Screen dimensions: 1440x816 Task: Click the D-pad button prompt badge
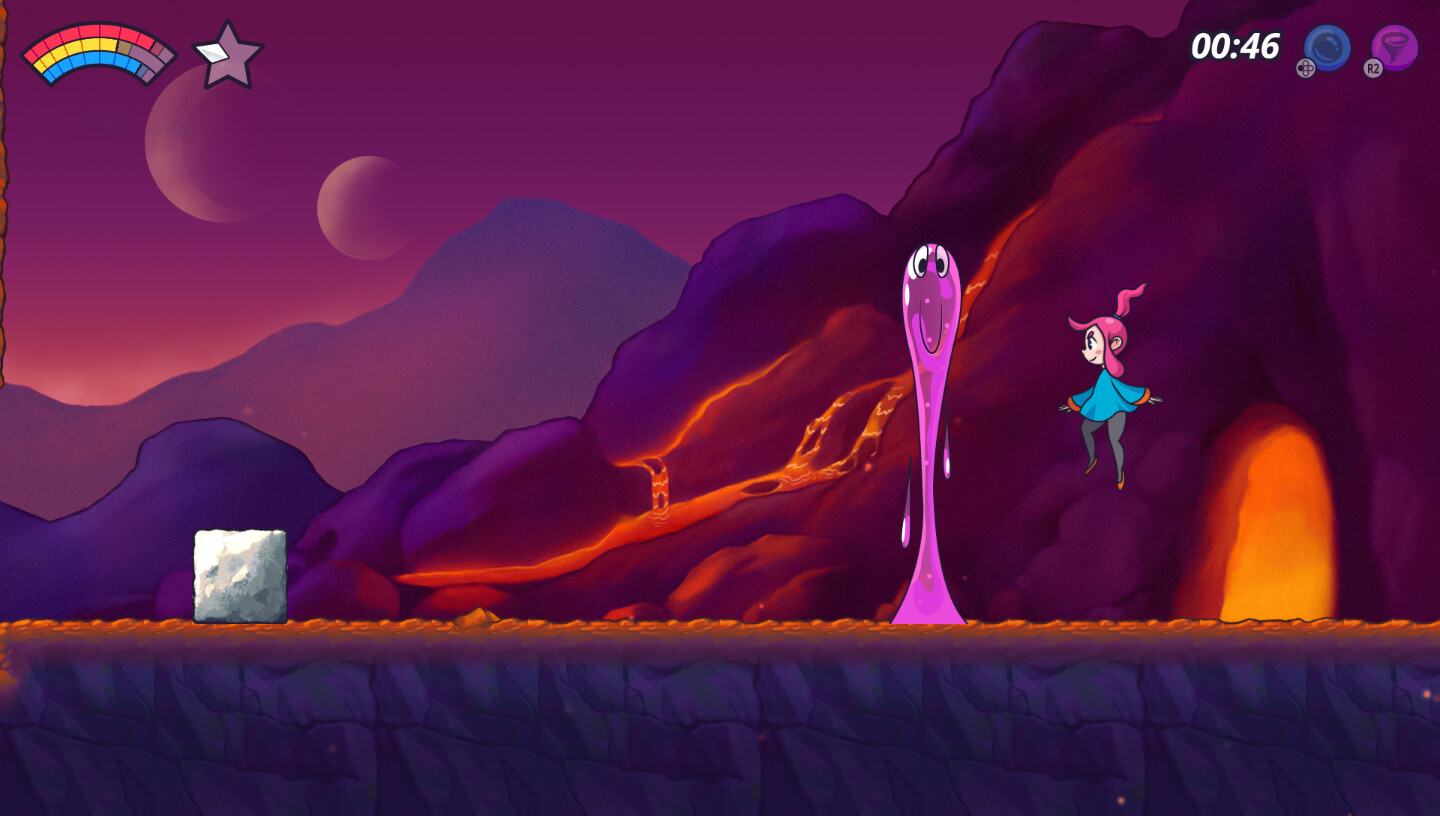coord(1305,70)
